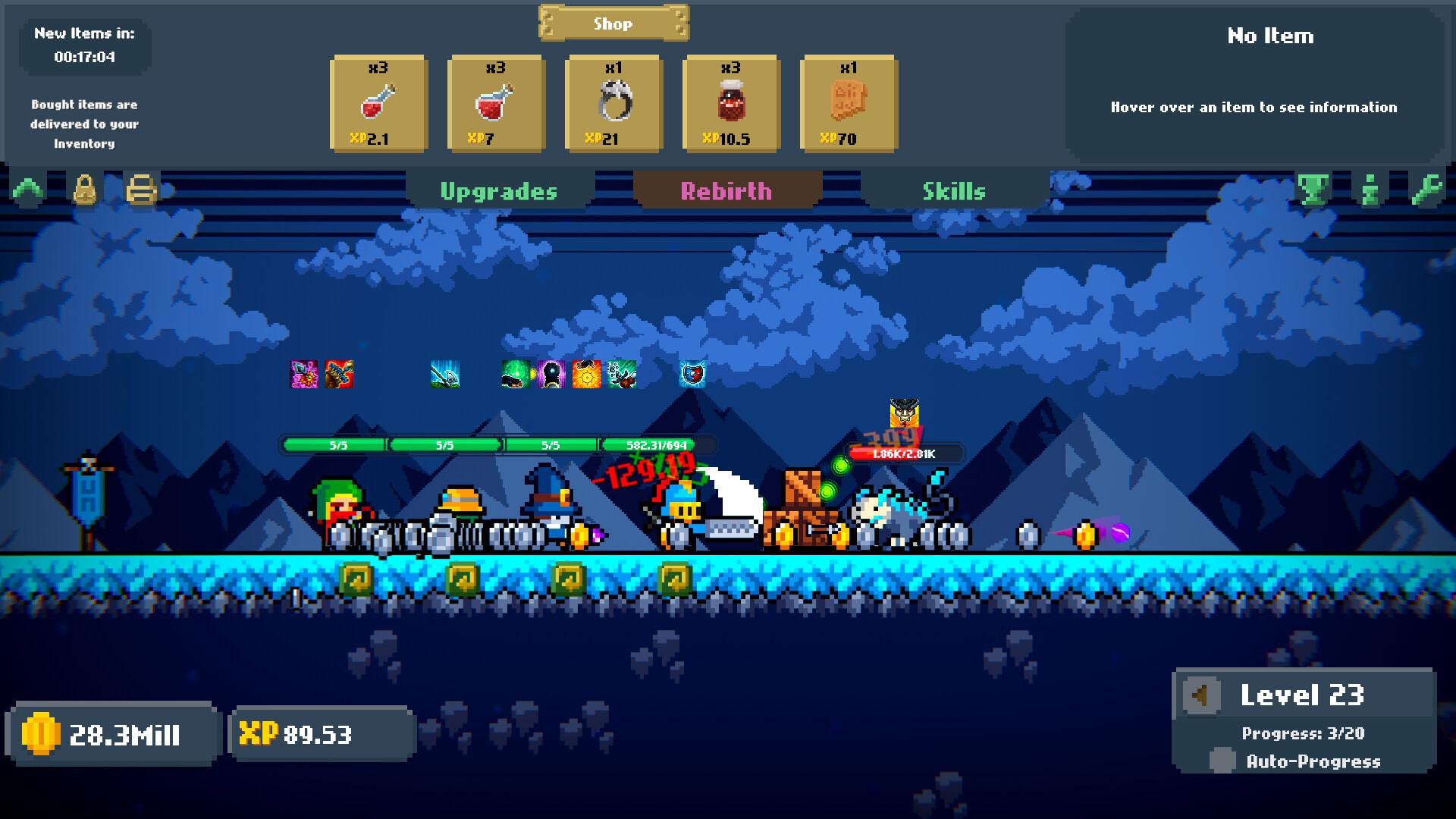Go back a level with the arrow
This screenshot has width=1456, height=819.
click(1200, 695)
